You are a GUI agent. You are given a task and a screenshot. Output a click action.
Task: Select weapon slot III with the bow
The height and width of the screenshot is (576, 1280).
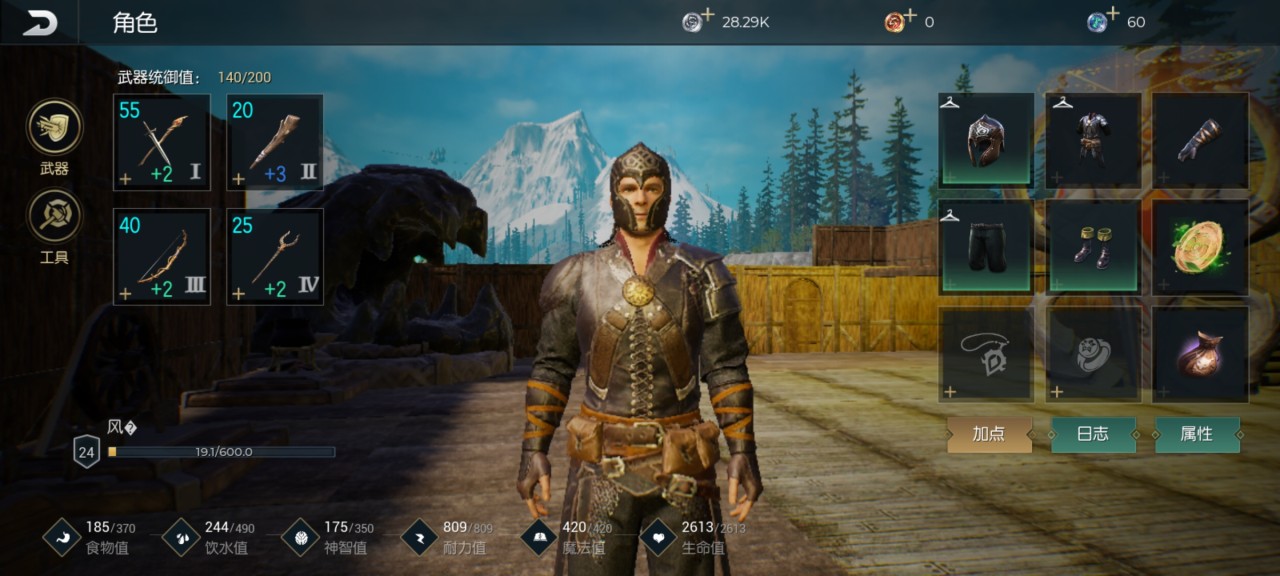[162, 256]
